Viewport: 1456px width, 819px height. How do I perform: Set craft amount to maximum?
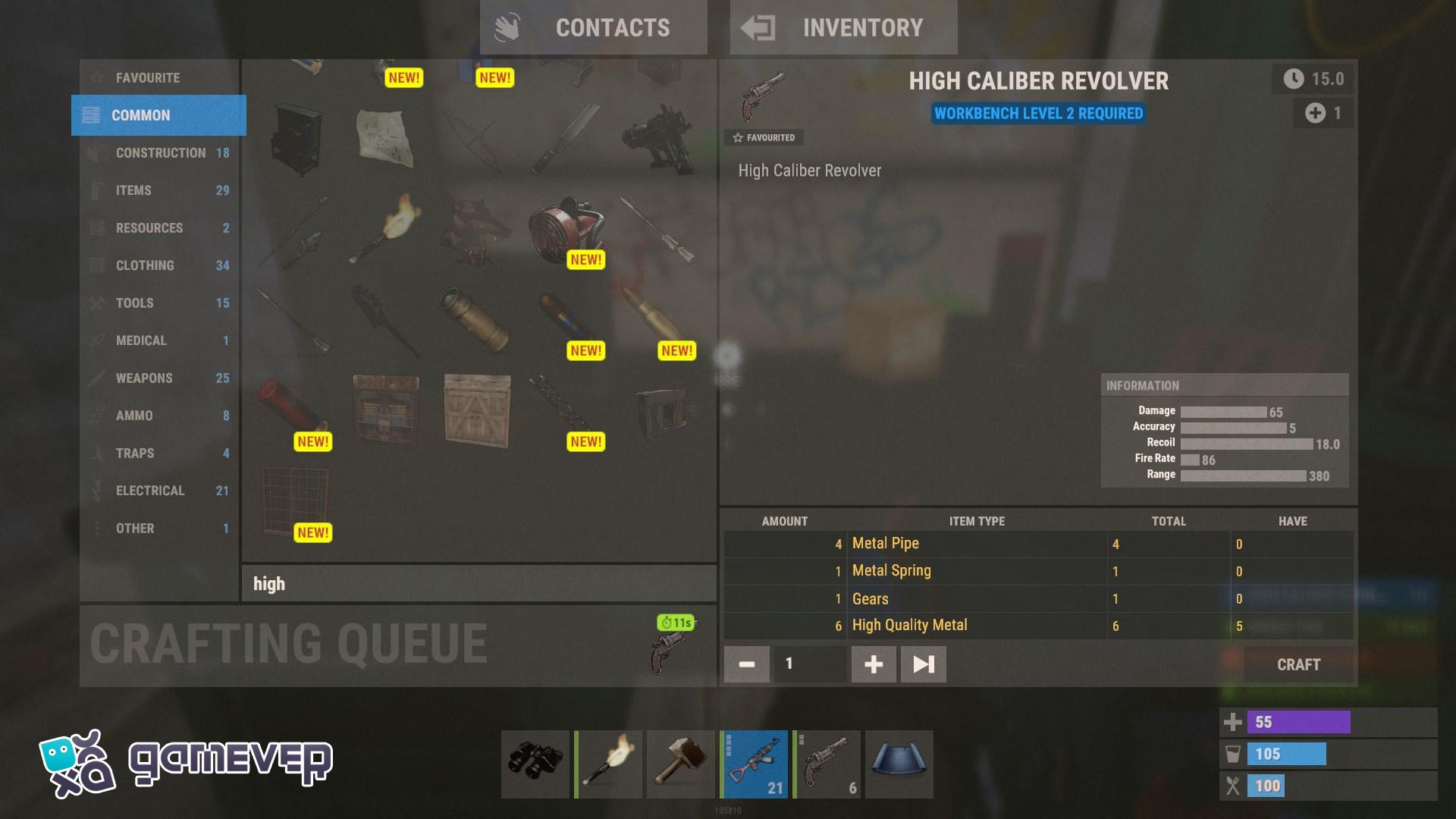click(922, 664)
